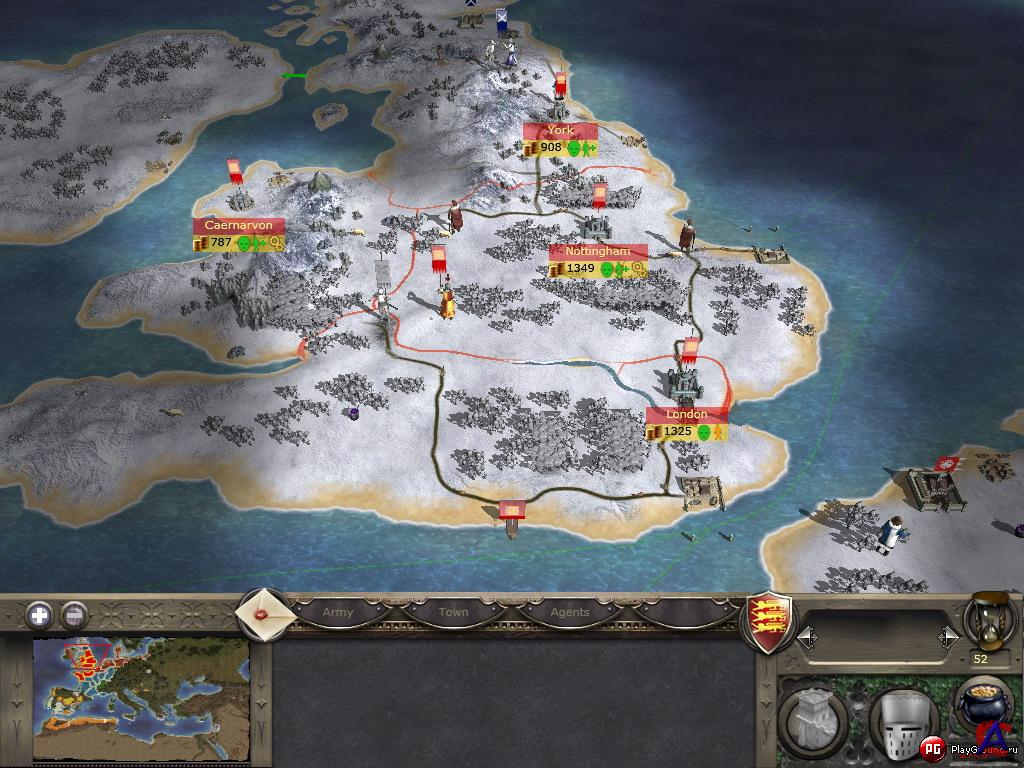Zoom in the minimap with the plus button

[x=39, y=614]
